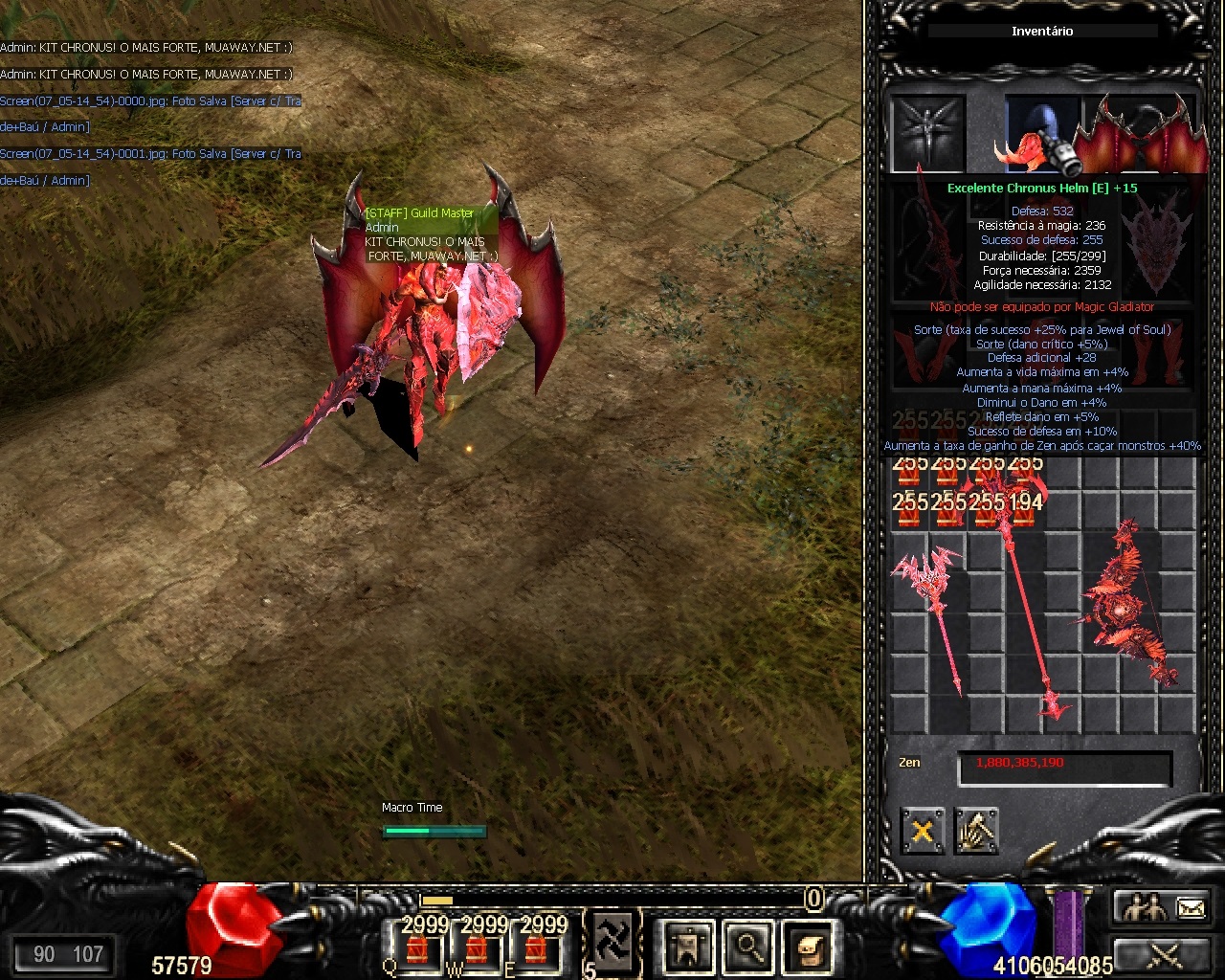Activate the repair hammer button

pos(976,831)
